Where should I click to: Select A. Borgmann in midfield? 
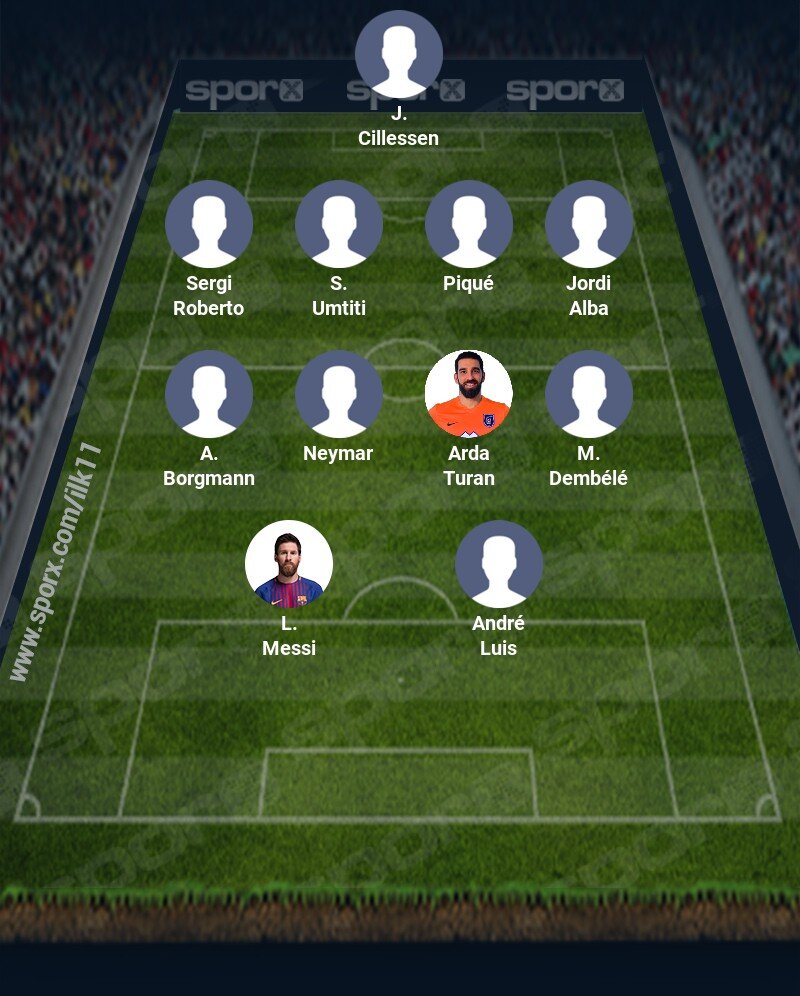tap(209, 394)
